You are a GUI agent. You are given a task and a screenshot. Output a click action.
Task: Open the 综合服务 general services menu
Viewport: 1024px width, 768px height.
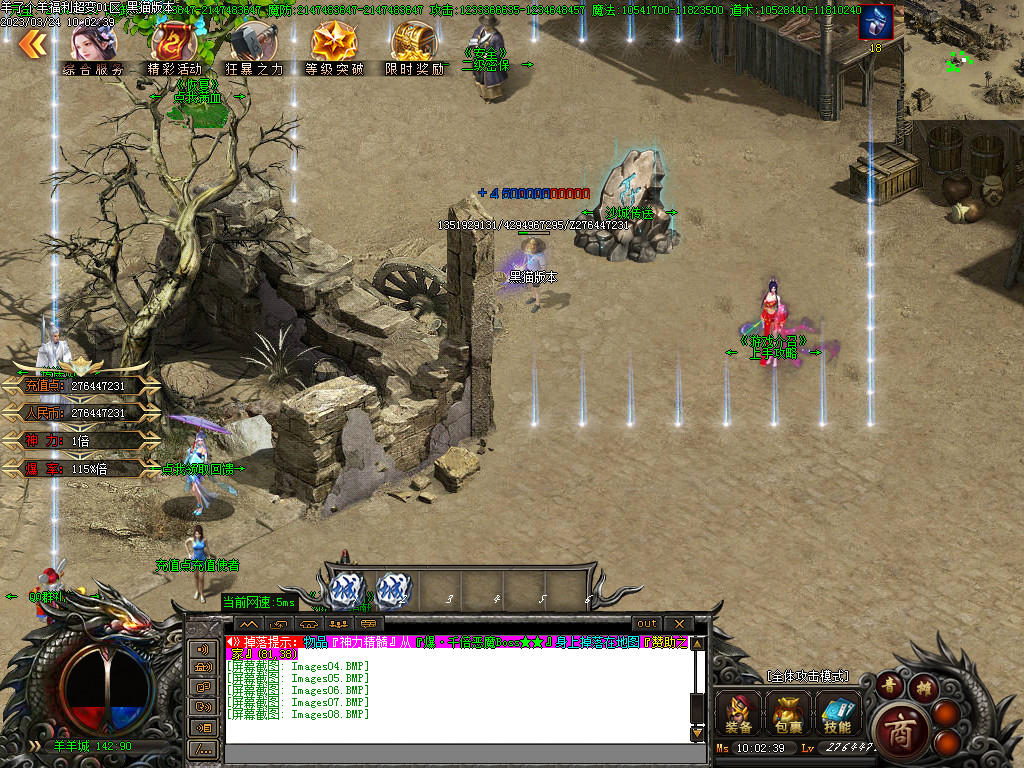[x=93, y=49]
